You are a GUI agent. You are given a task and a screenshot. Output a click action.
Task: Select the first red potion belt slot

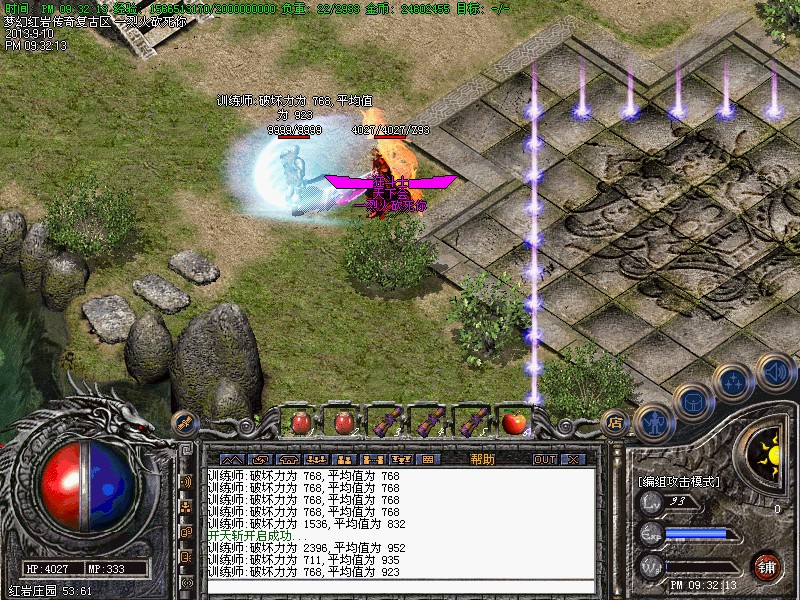[300, 422]
